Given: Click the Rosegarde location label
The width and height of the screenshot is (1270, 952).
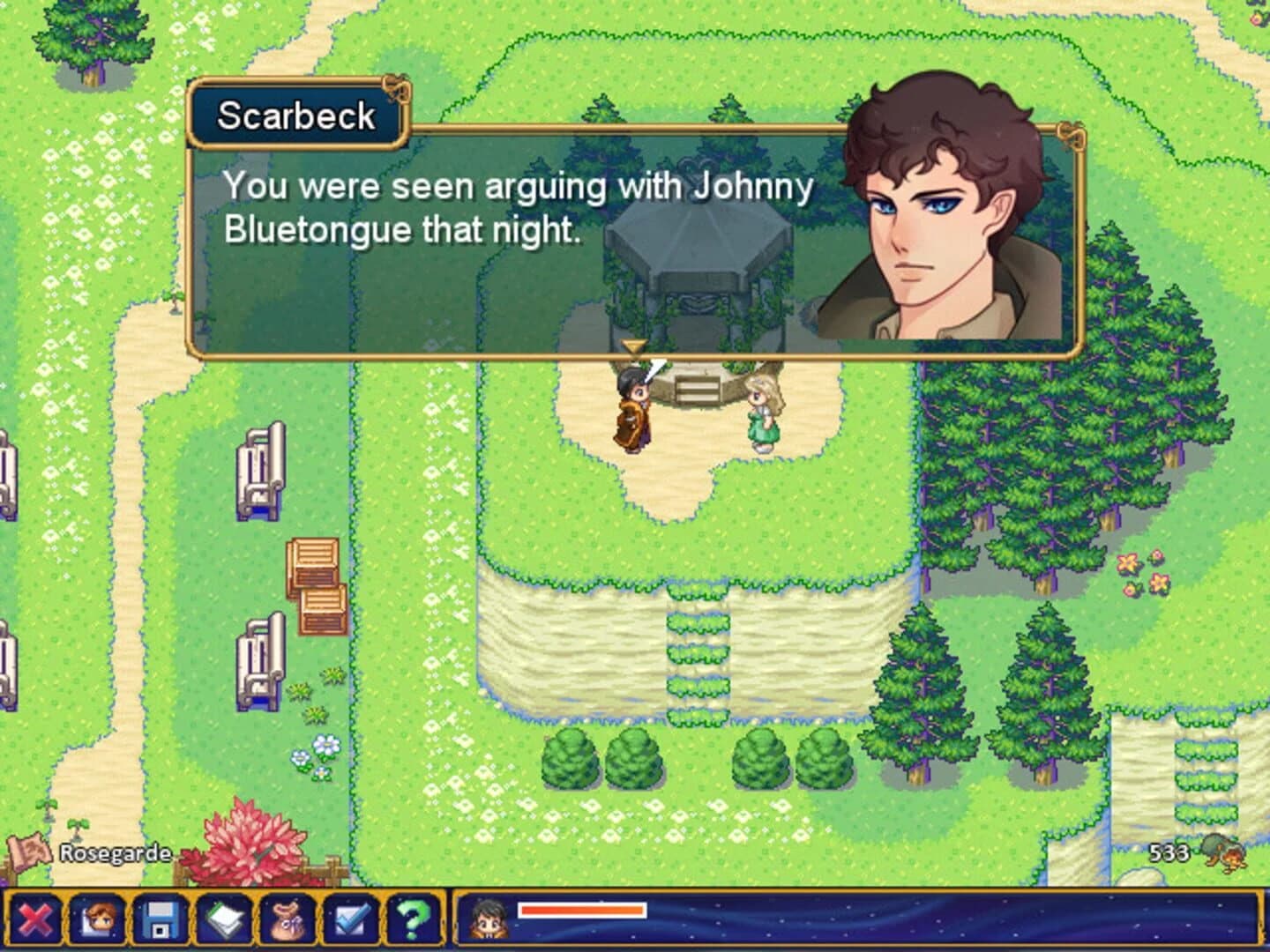Looking at the screenshot, I should pyautogui.click(x=114, y=852).
